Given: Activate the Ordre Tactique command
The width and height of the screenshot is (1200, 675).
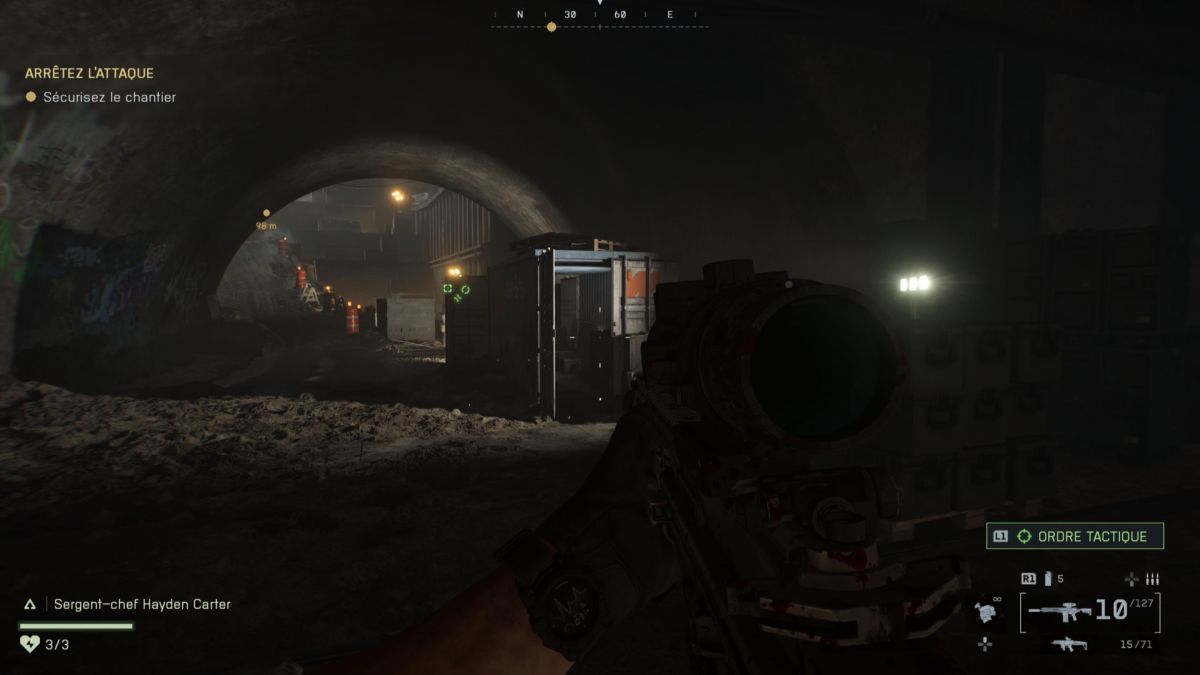Looking at the screenshot, I should [1075, 537].
